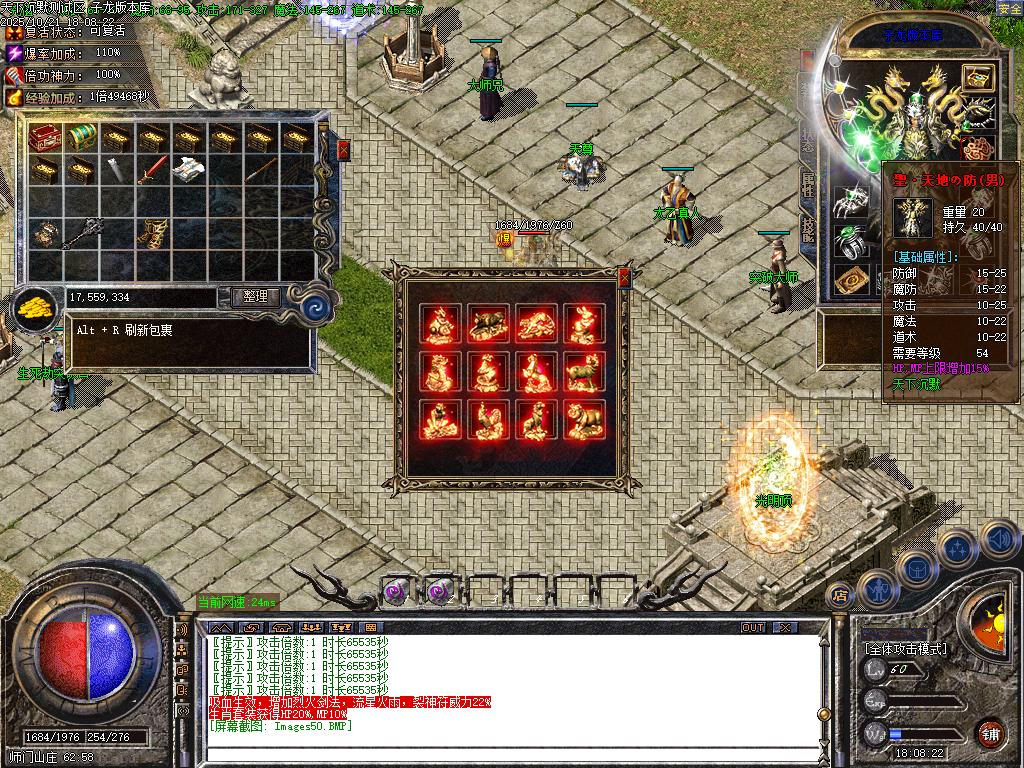This screenshot has height=768, width=1024.
Task: Pick the red sword in the inventory
Action: tap(152, 170)
